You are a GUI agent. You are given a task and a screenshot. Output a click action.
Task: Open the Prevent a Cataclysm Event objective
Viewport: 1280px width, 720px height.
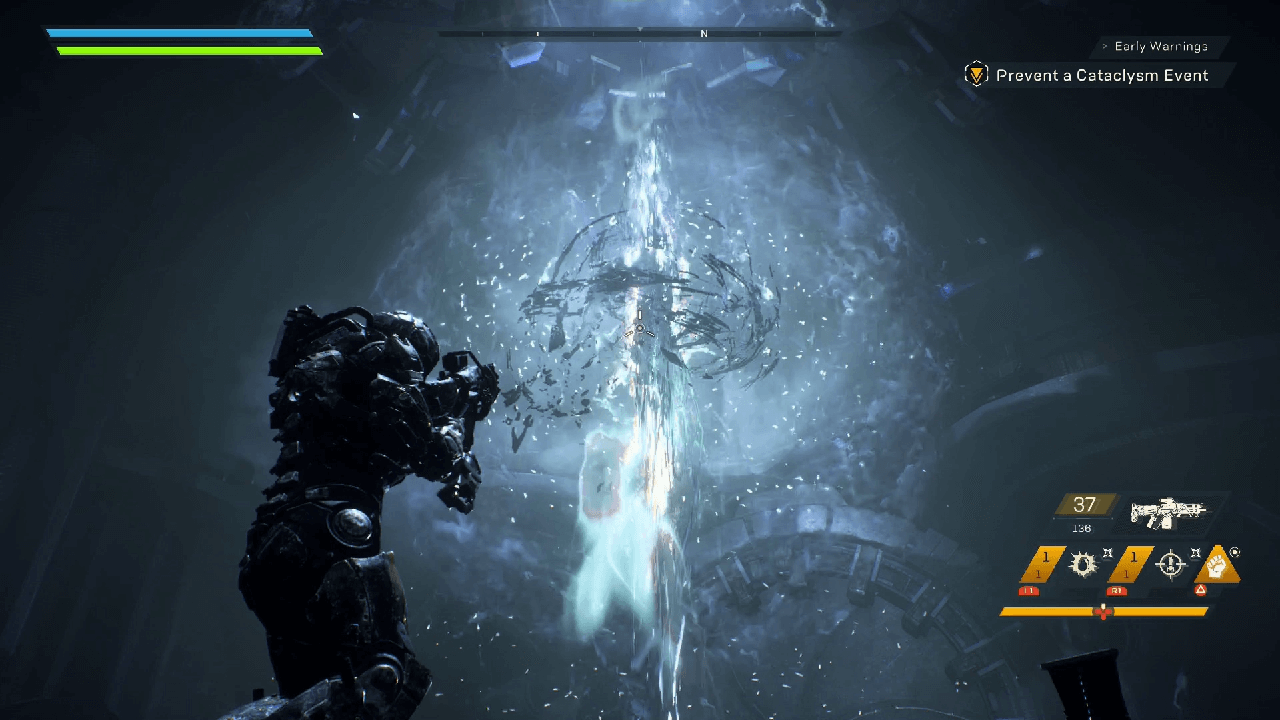pos(1101,76)
